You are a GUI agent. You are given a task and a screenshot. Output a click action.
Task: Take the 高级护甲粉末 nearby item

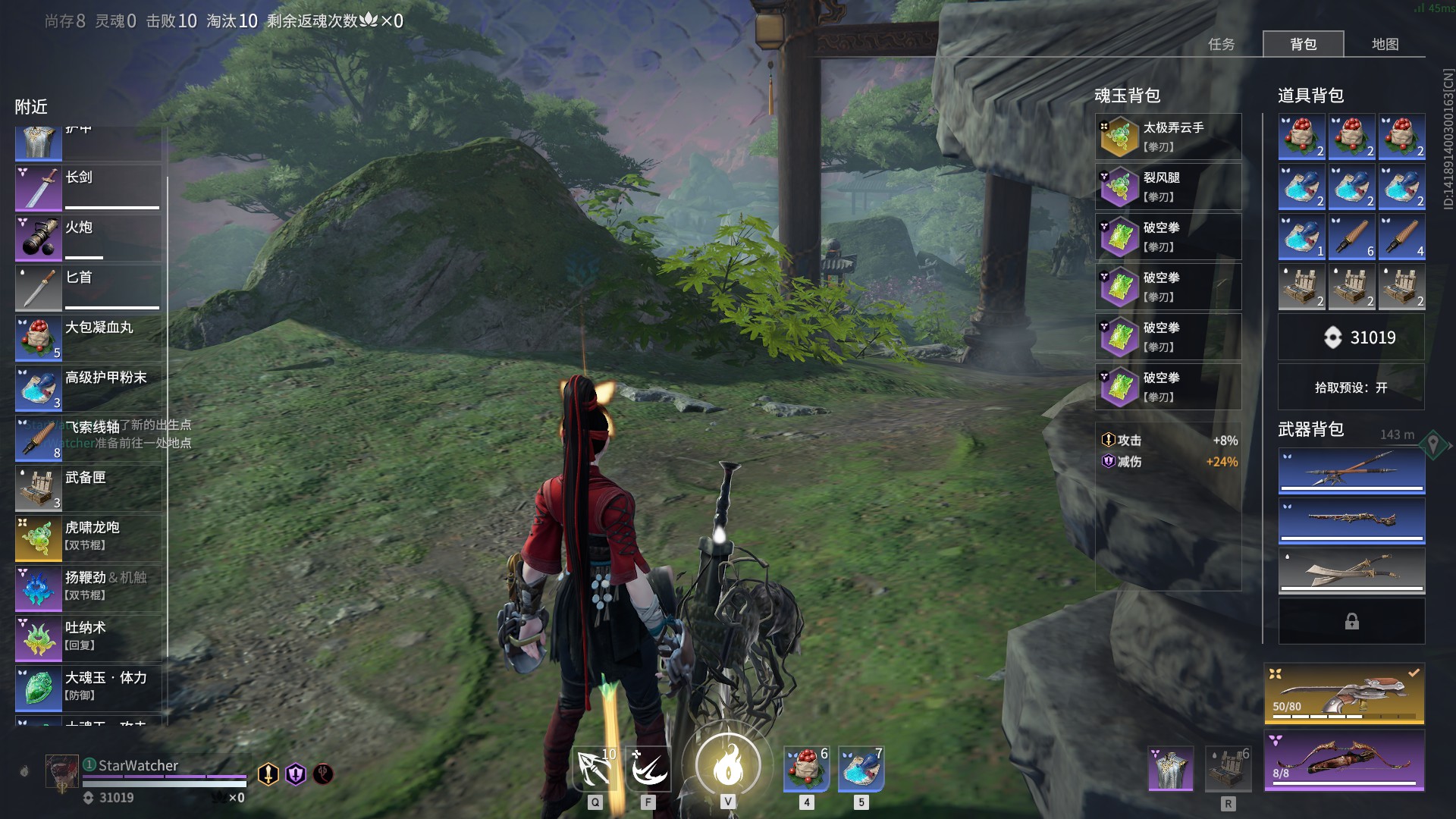point(88,388)
